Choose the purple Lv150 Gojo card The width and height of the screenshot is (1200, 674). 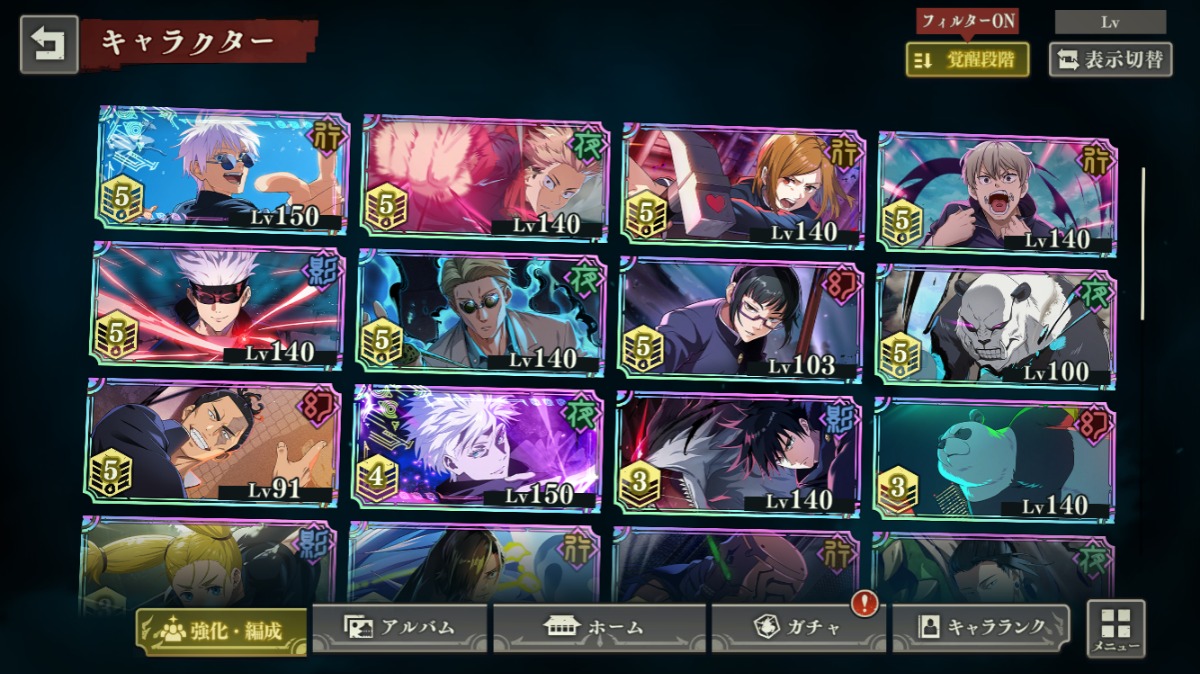click(x=478, y=447)
